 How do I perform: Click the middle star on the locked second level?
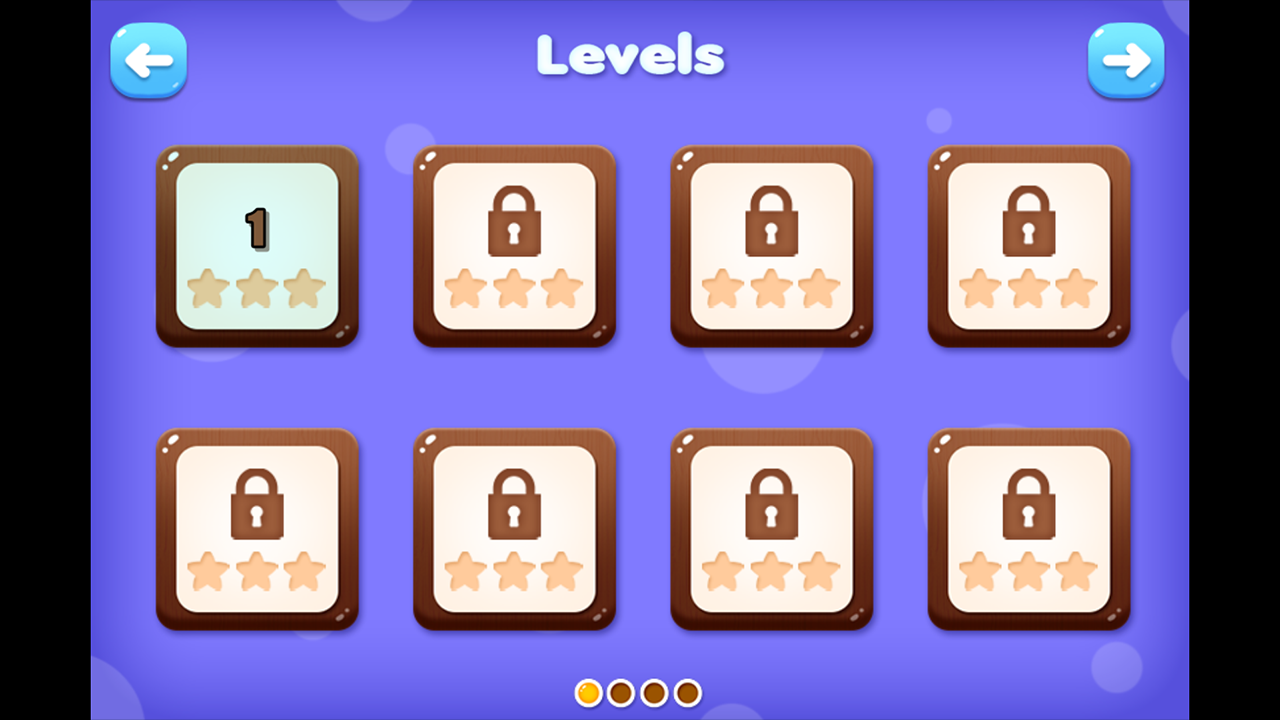[514, 289]
